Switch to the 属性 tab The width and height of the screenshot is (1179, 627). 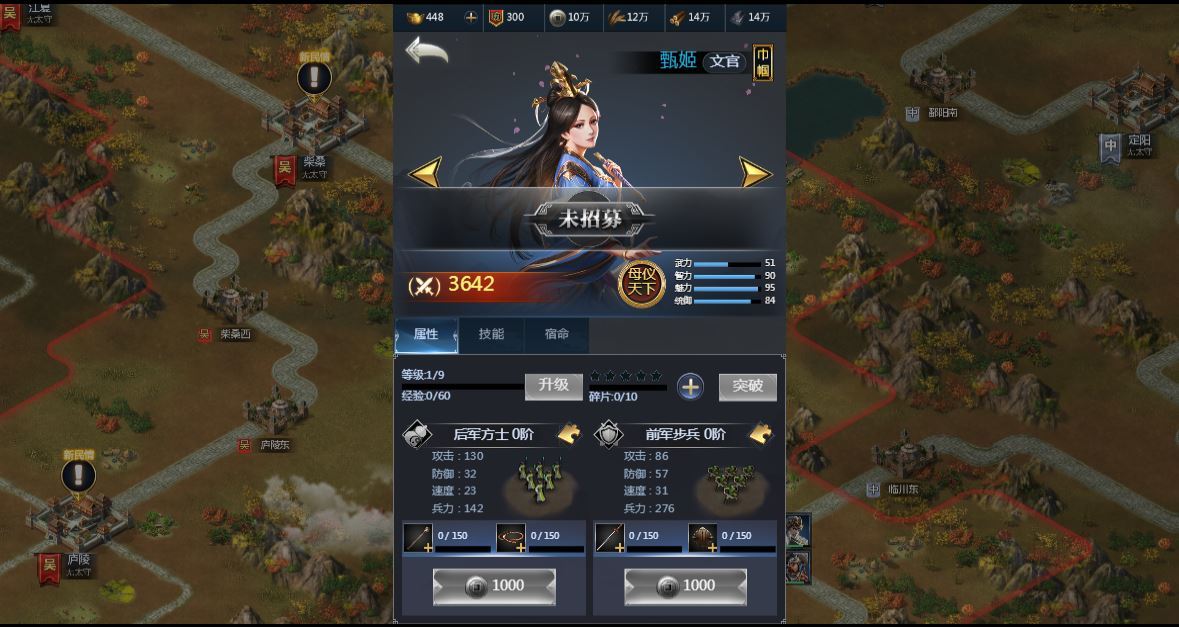pyautogui.click(x=426, y=335)
